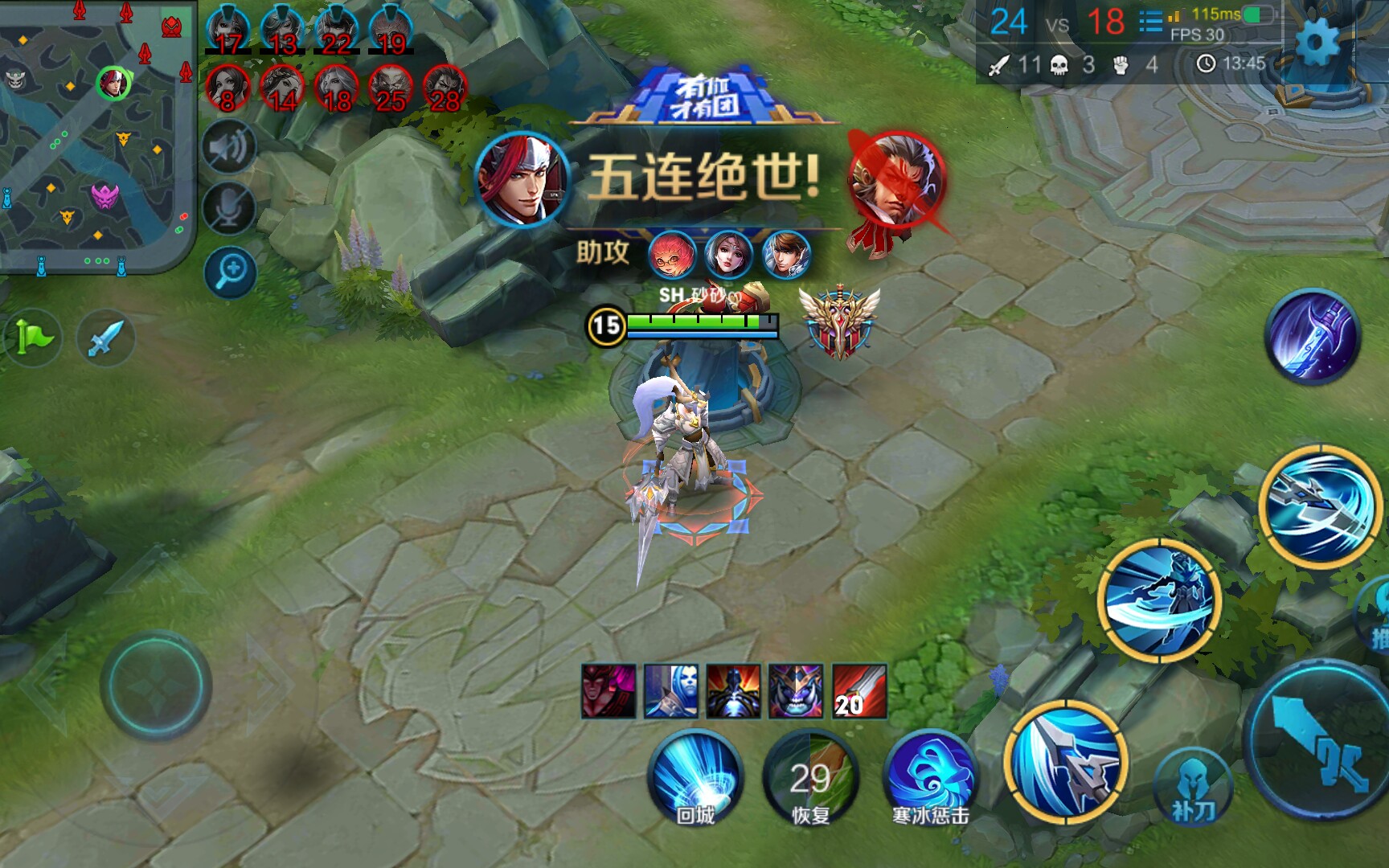Send the attack signal sword icon
Screen dimensions: 1389x868
[x=109, y=338]
